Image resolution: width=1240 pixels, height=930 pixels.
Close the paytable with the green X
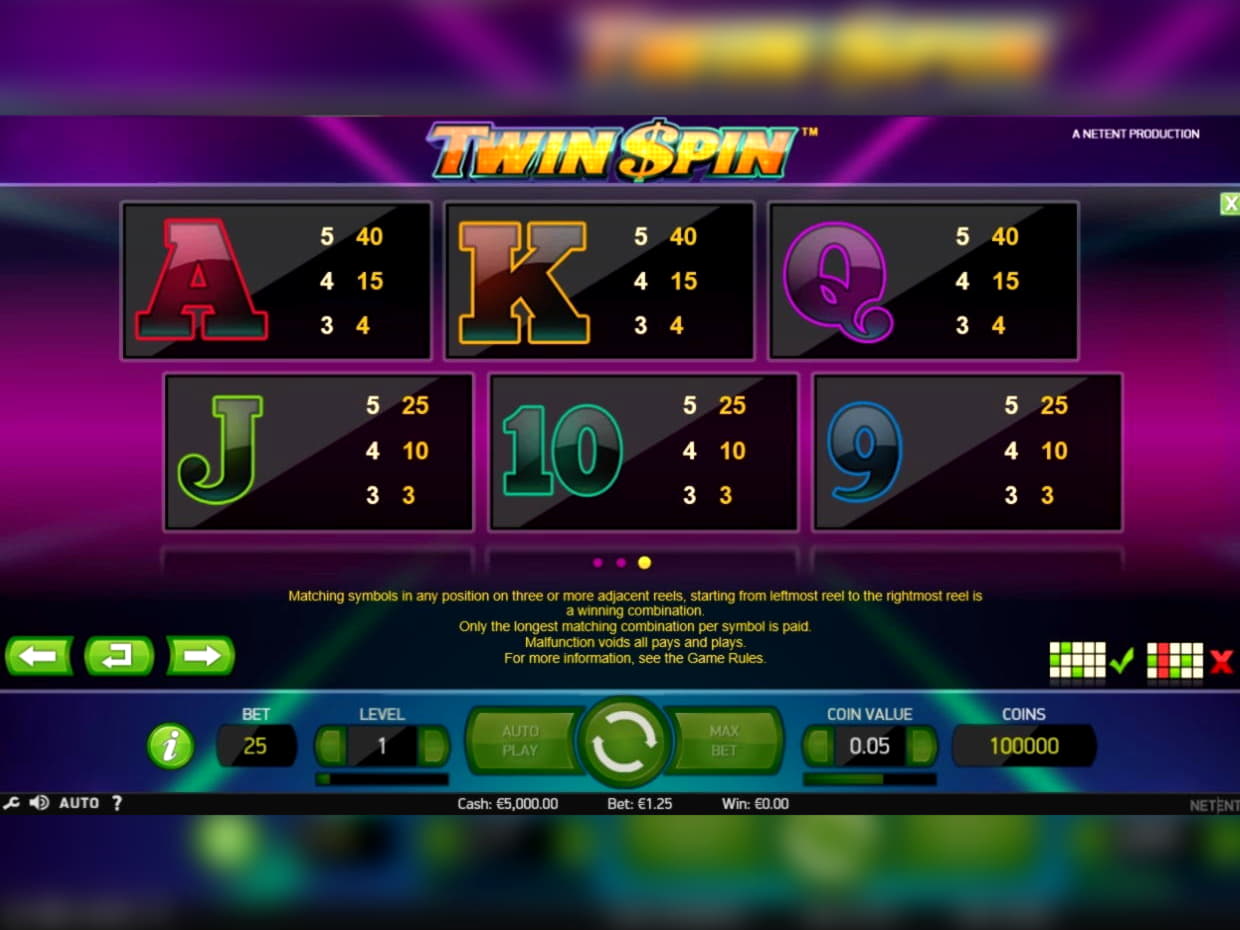coord(1229,204)
